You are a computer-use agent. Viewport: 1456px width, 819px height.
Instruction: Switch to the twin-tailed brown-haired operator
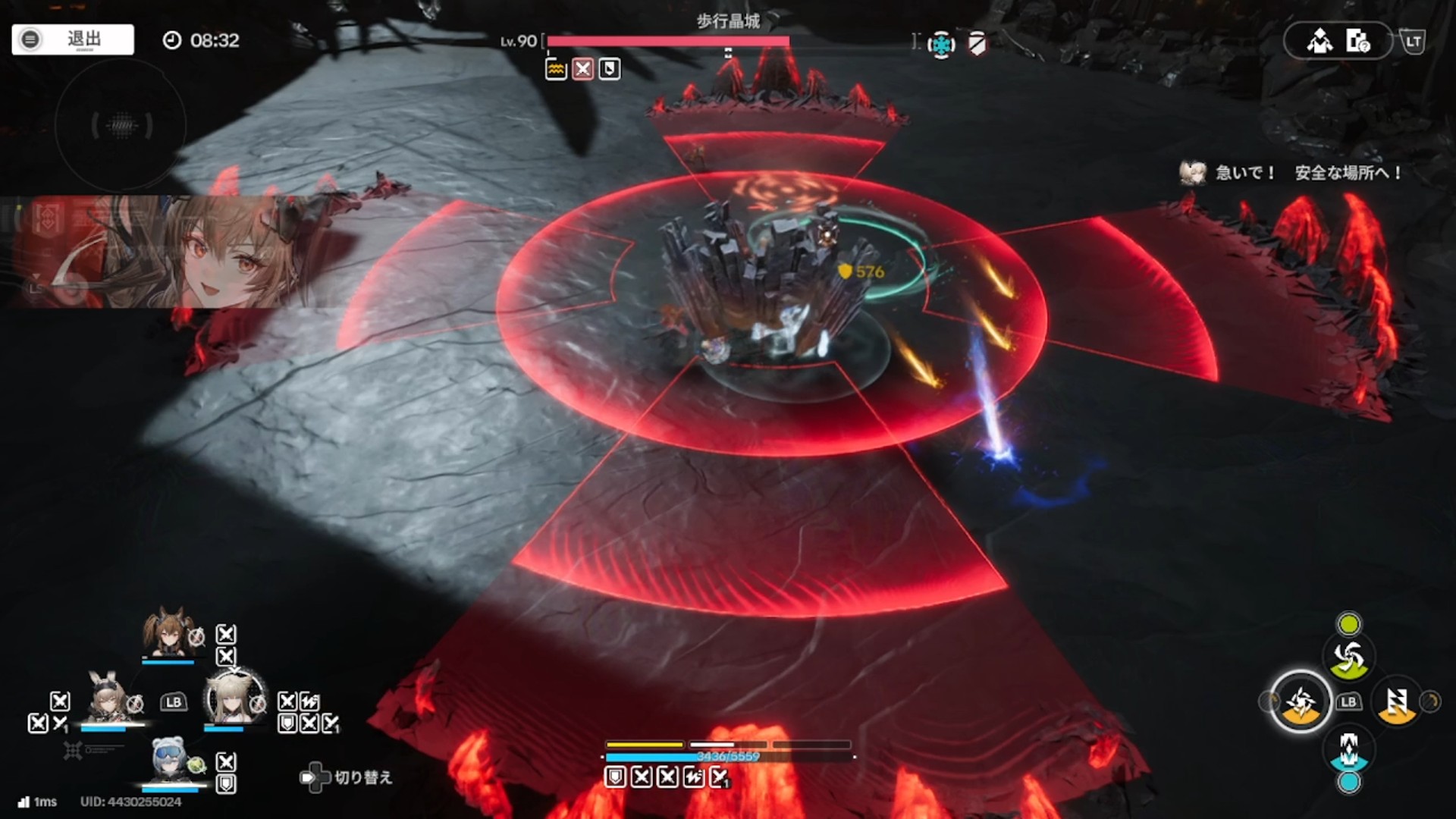[168, 633]
